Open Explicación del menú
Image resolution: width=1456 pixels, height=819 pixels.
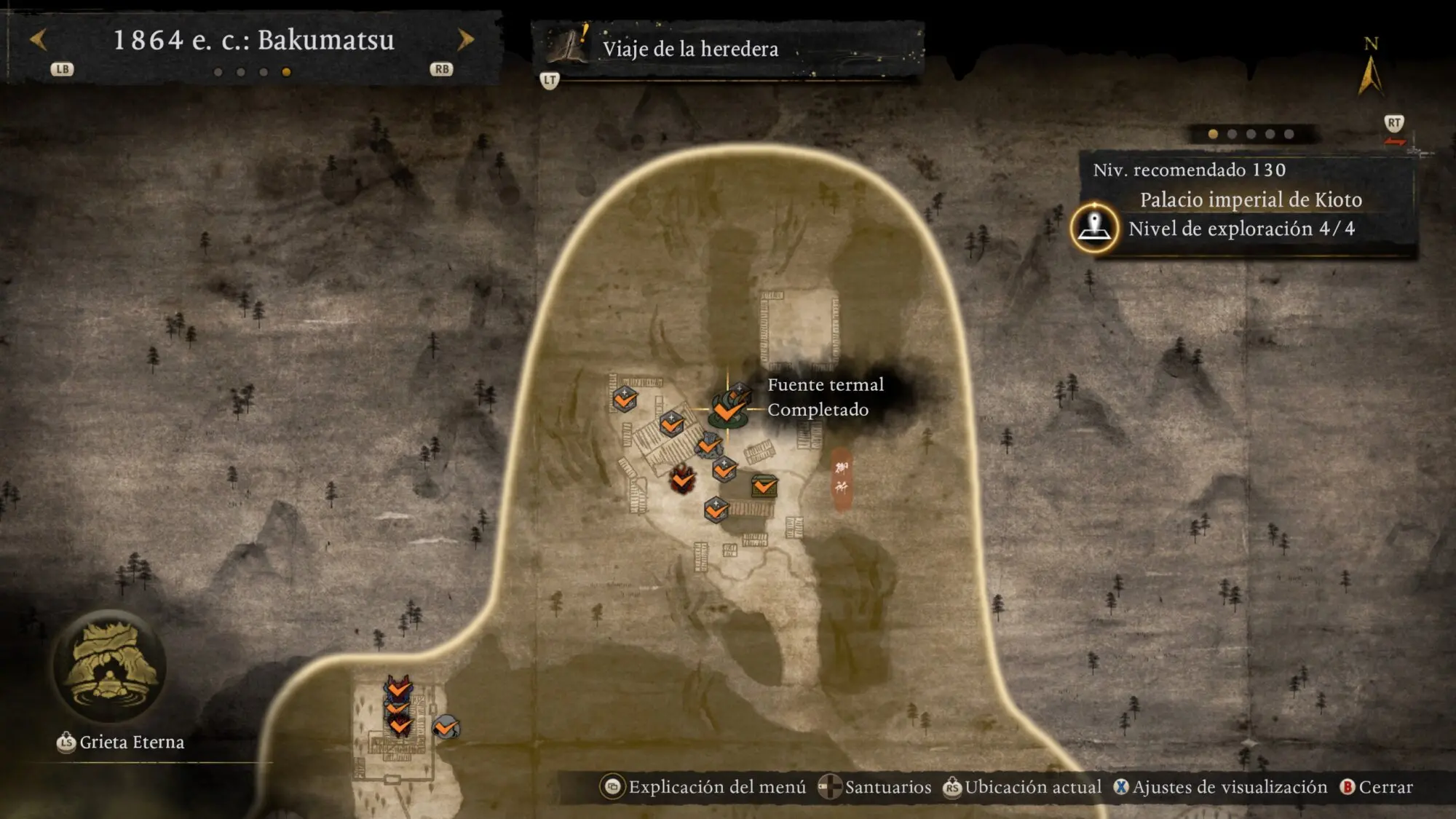pos(704,787)
